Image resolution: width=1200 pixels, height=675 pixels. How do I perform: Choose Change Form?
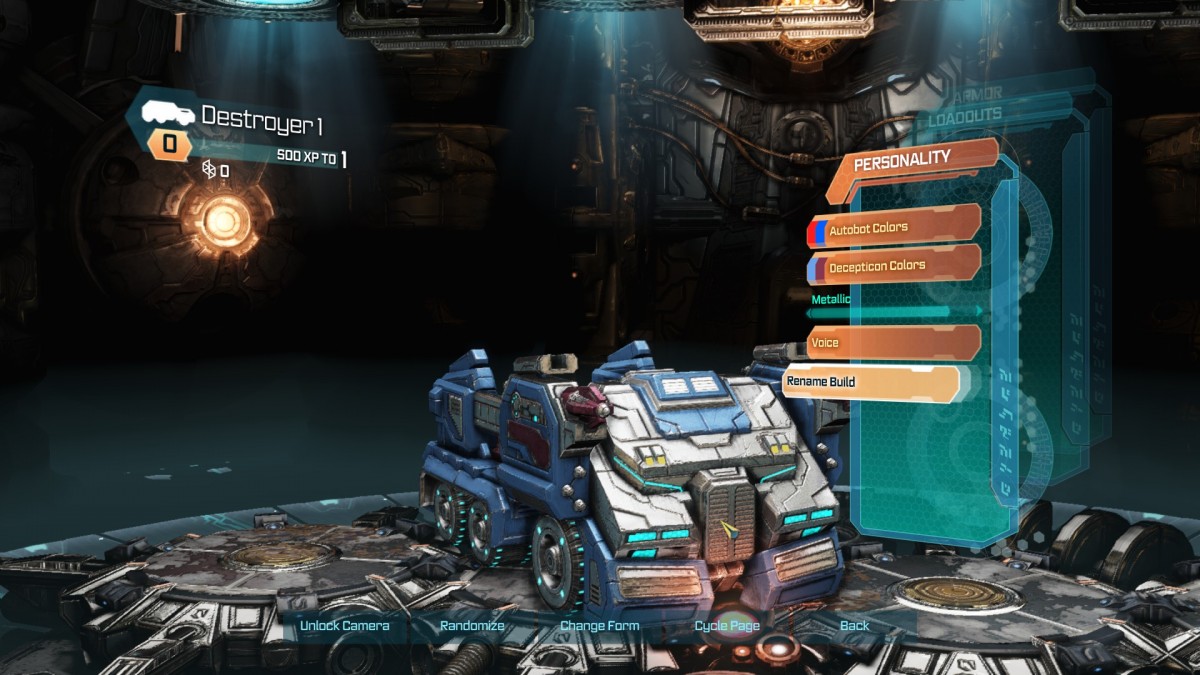(x=599, y=626)
